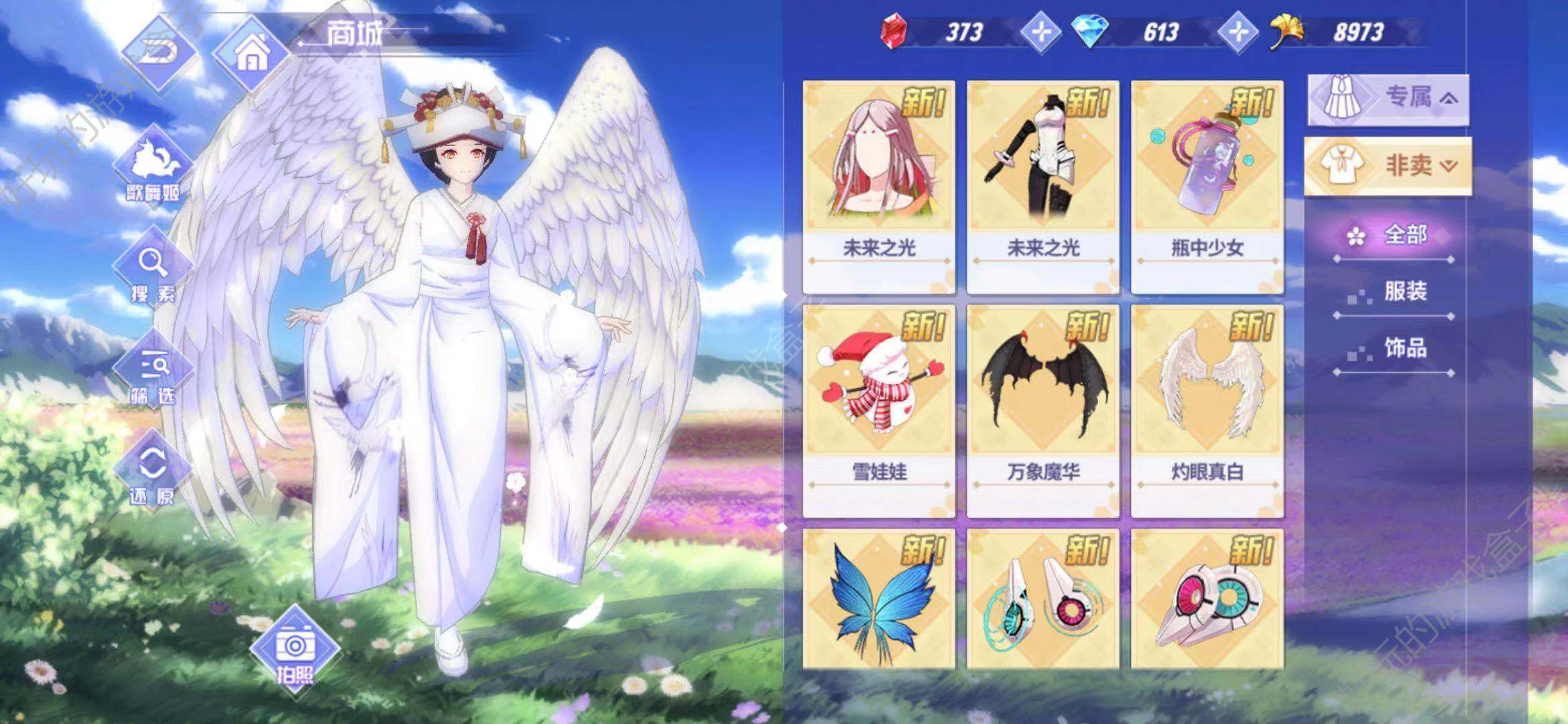The width and height of the screenshot is (1568, 724).
Task: Show 全部 items filter
Action: click(x=1393, y=236)
